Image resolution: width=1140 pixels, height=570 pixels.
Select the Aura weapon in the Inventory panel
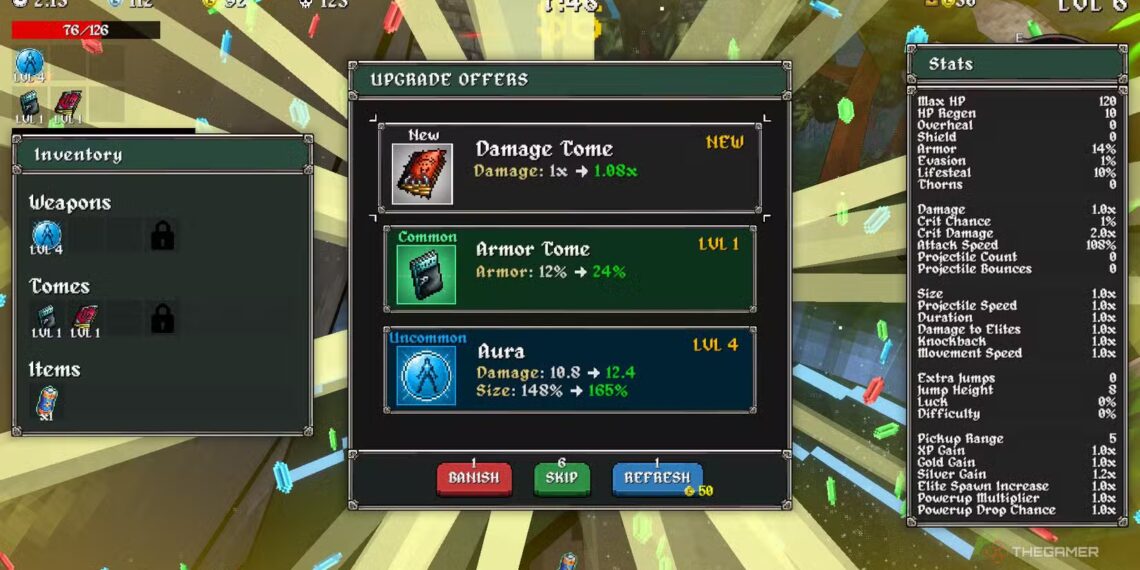click(46, 237)
